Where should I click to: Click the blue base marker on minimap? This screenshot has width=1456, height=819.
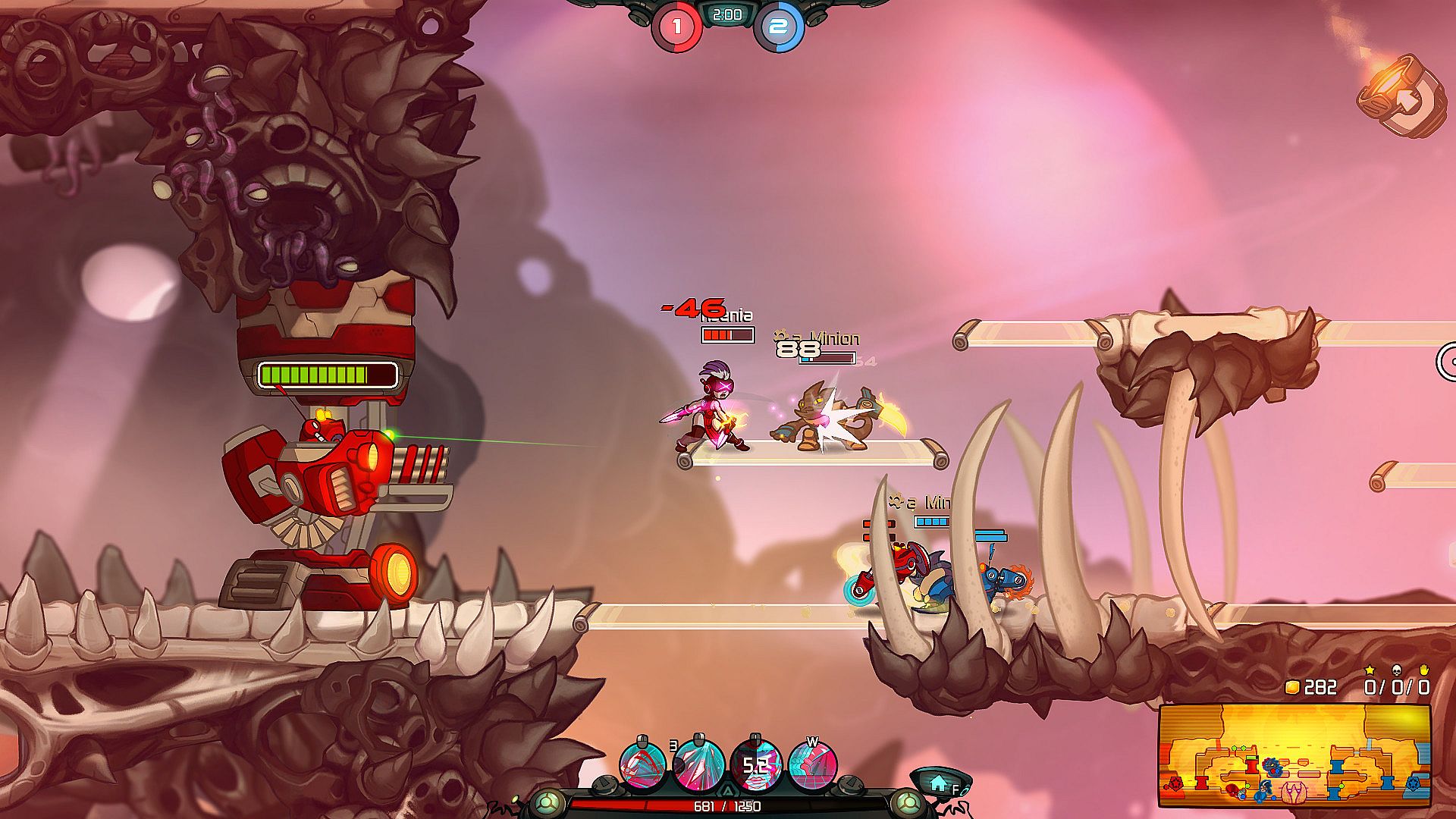click(x=1414, y=783)
